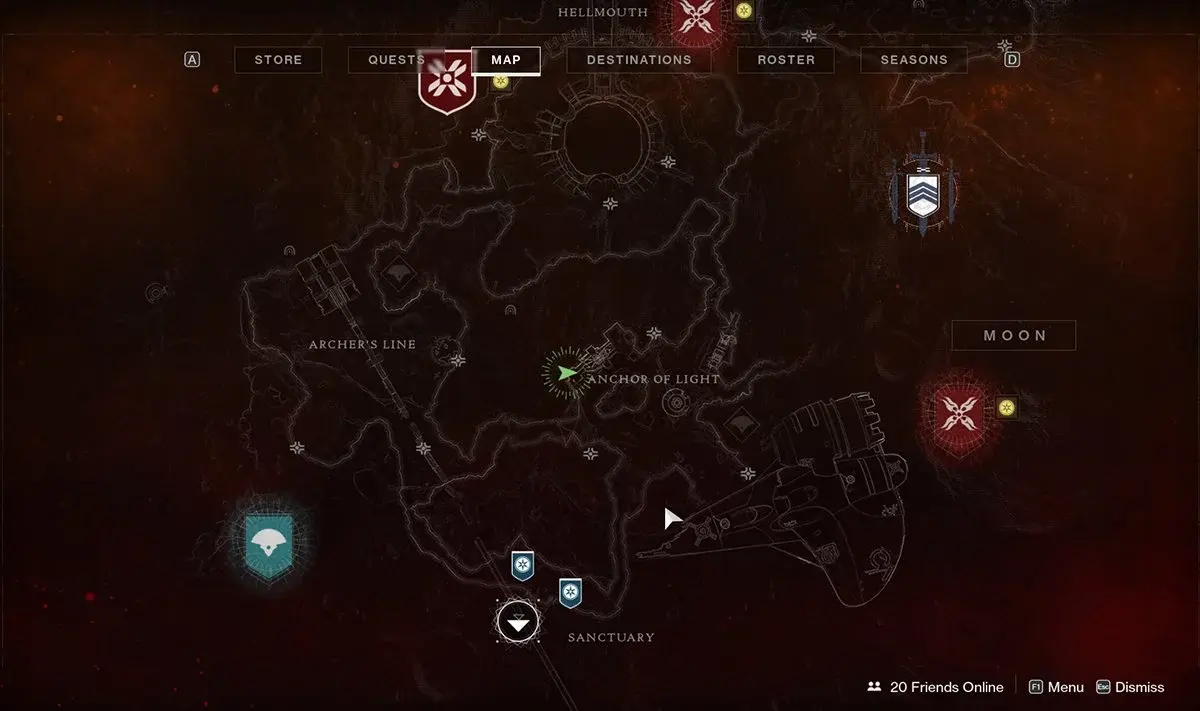Dismiss the map screen
The width and height of the screenshot is (1200, 711).
point(1130,687)
